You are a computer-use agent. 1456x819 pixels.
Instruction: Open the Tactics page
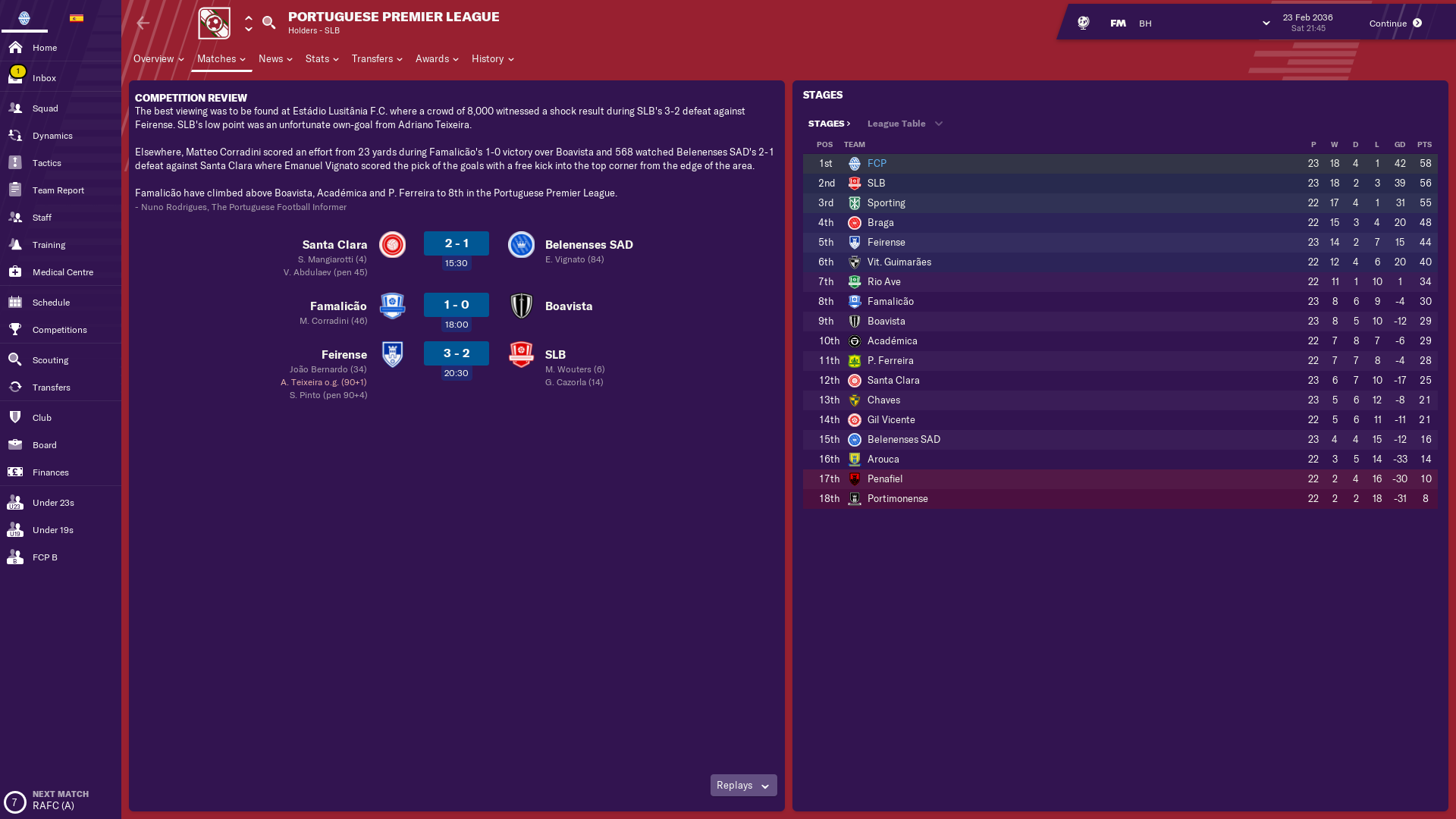click(46, 163)
